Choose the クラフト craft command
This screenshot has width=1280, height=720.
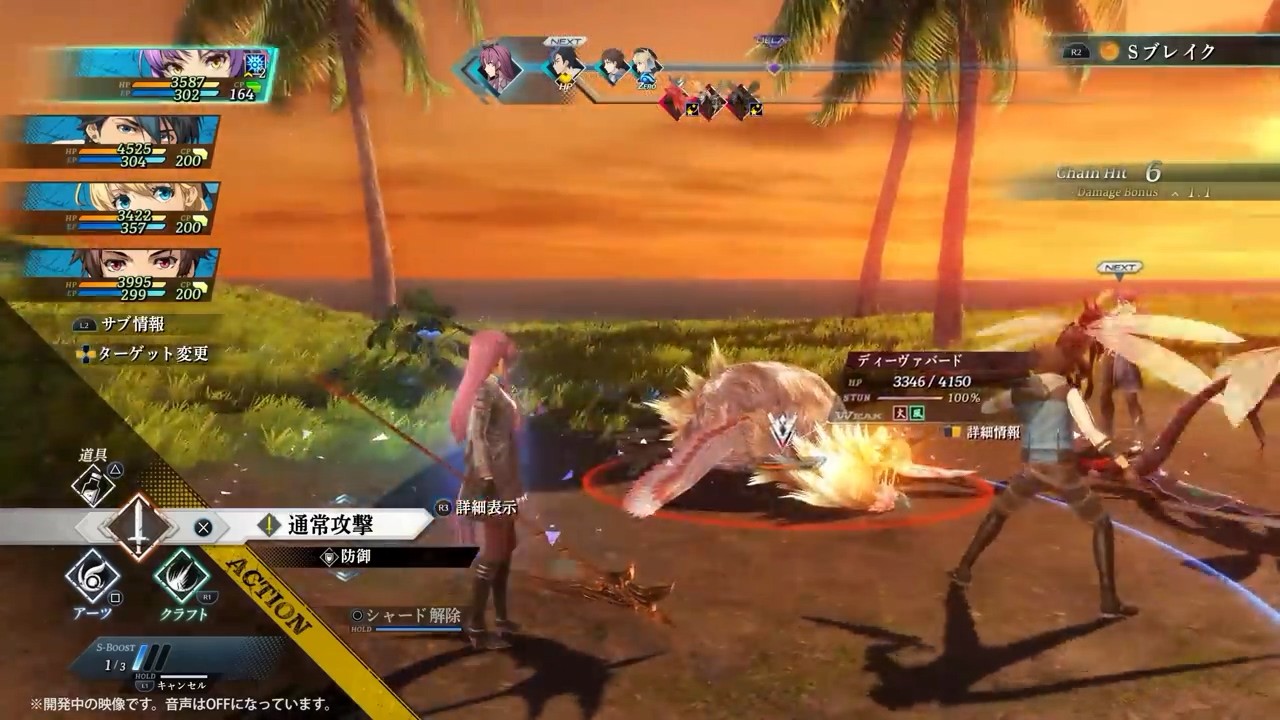[x=183, y=578]
